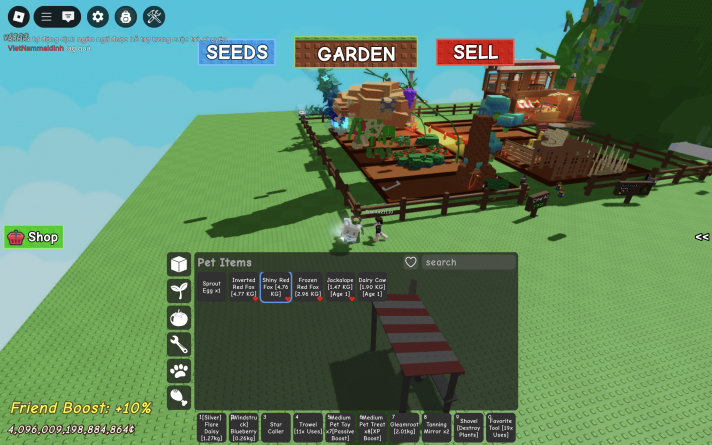712x445 pixels.
Task: Choose the Inverted Red Fox pet
Action: coord(244,287)
